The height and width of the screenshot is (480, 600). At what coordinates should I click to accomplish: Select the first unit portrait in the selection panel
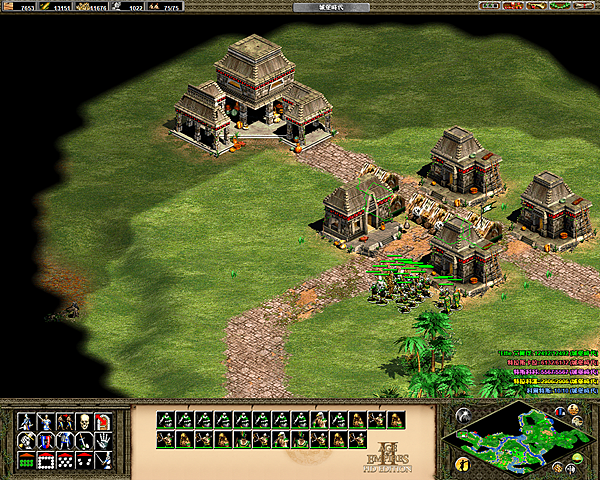164,420
